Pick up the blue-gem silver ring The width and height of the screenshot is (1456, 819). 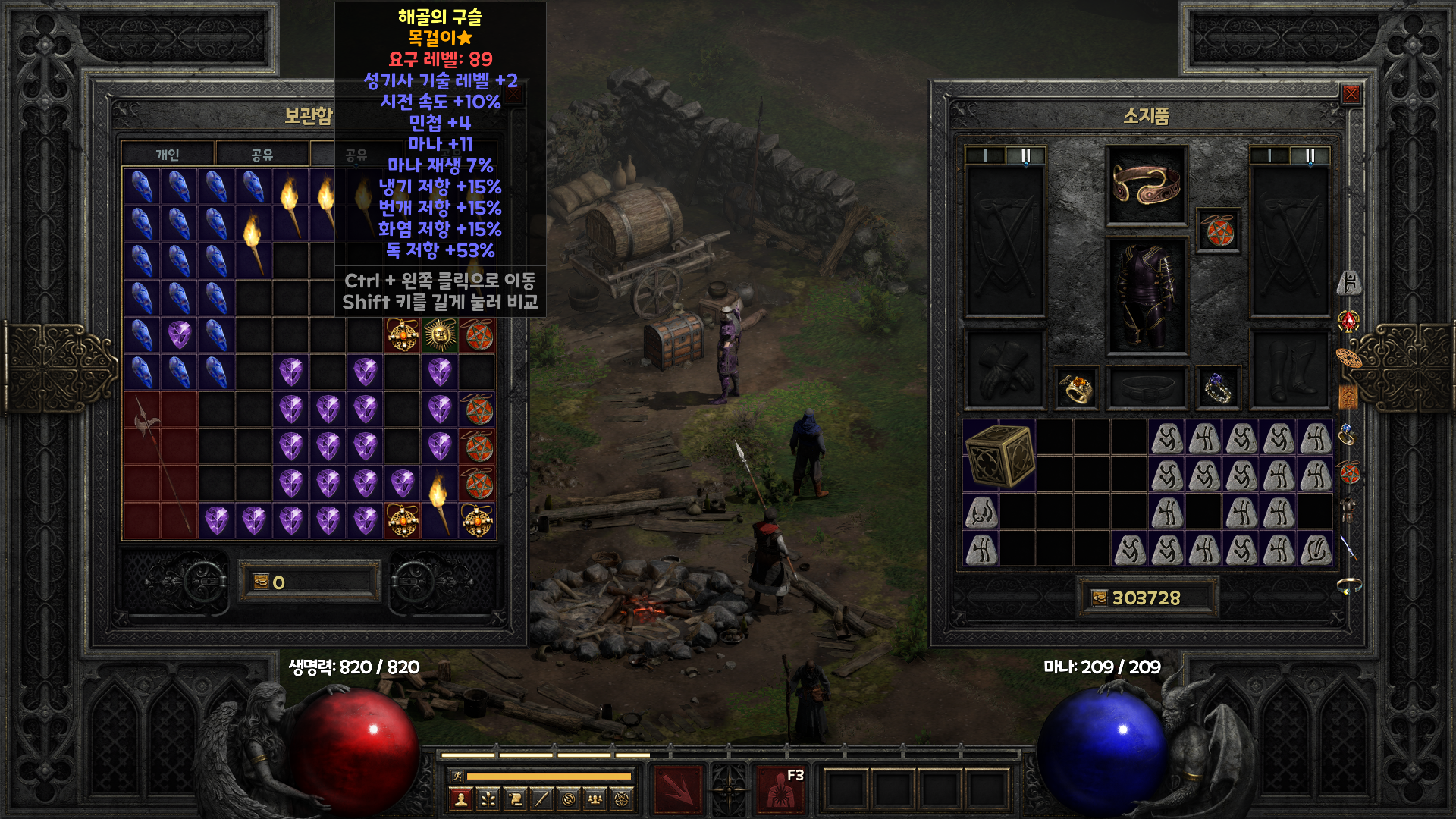click(1218, 388)
